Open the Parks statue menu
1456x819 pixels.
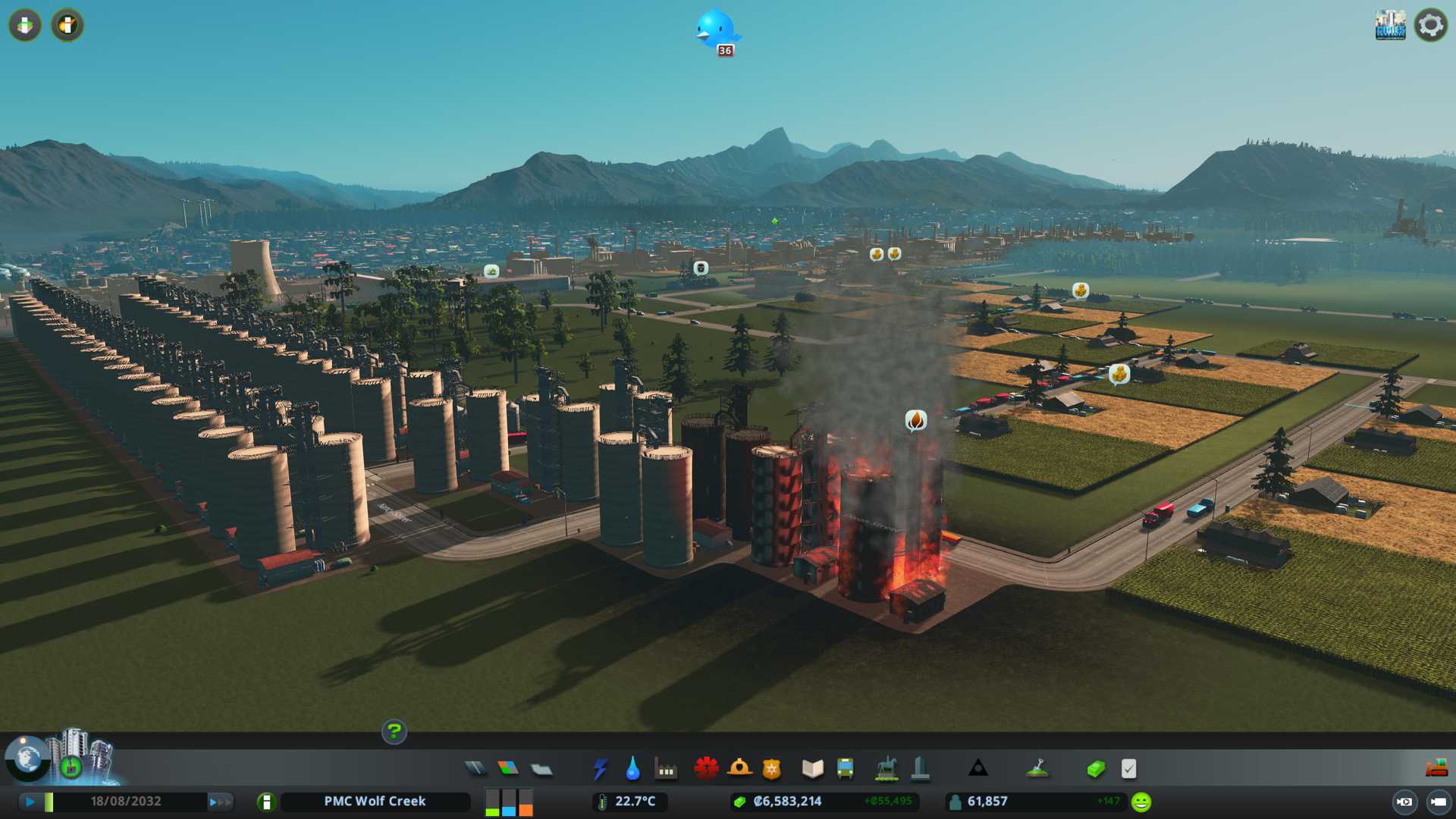pos(886,769)
